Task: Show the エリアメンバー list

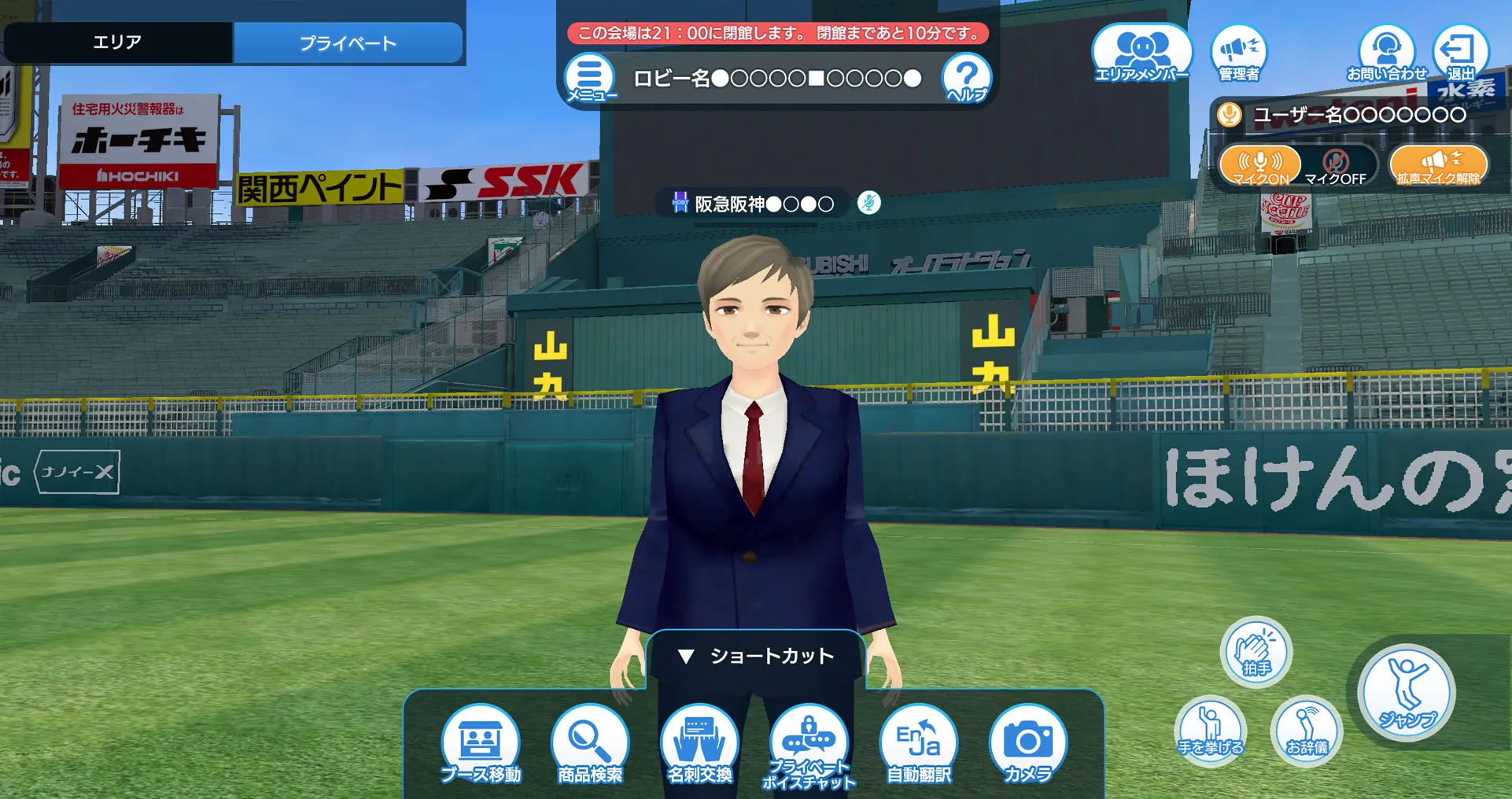Action: pyautogui.click(x=1141, y=53)
